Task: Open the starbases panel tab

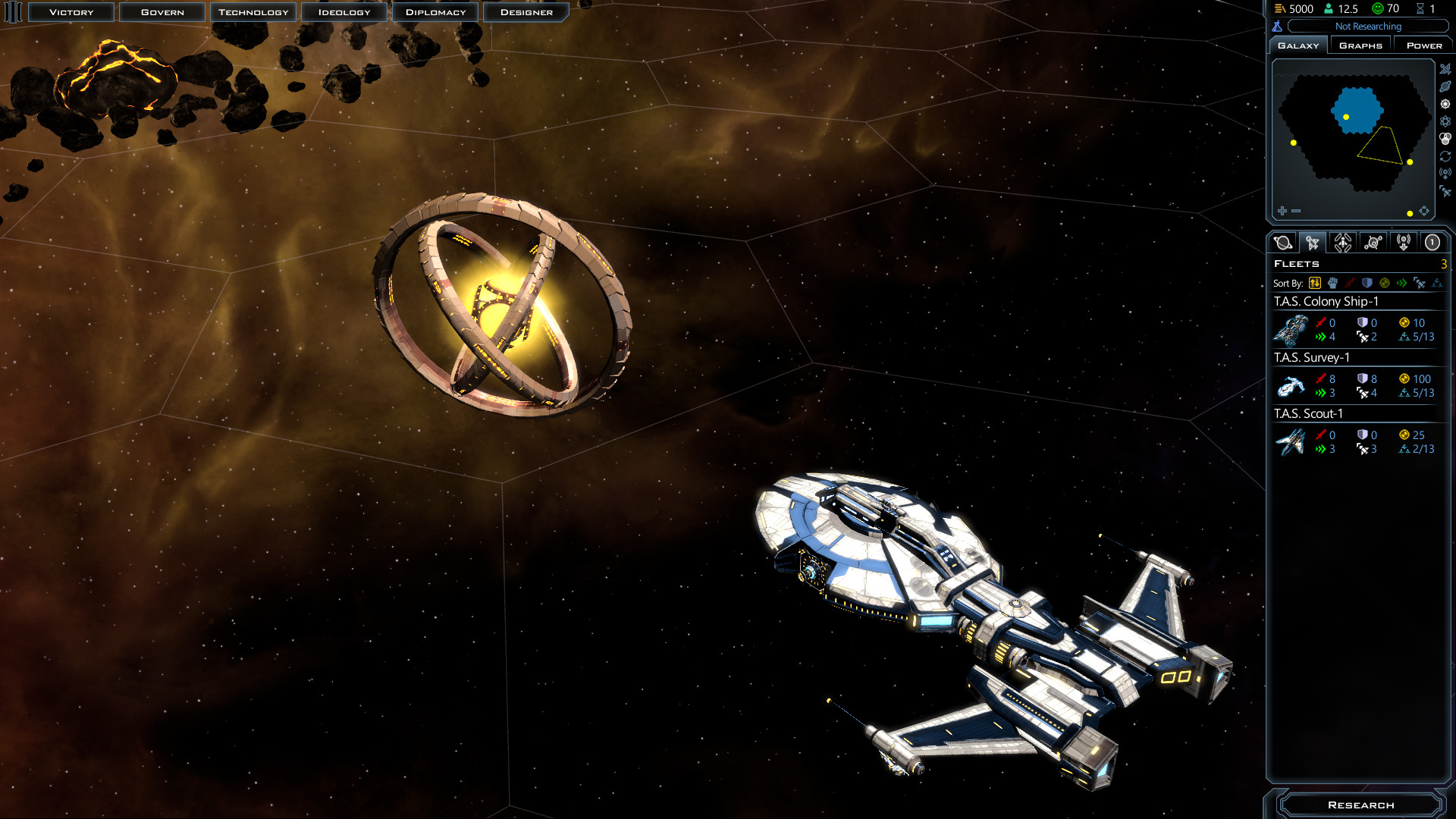Action: coord(1373,243)
